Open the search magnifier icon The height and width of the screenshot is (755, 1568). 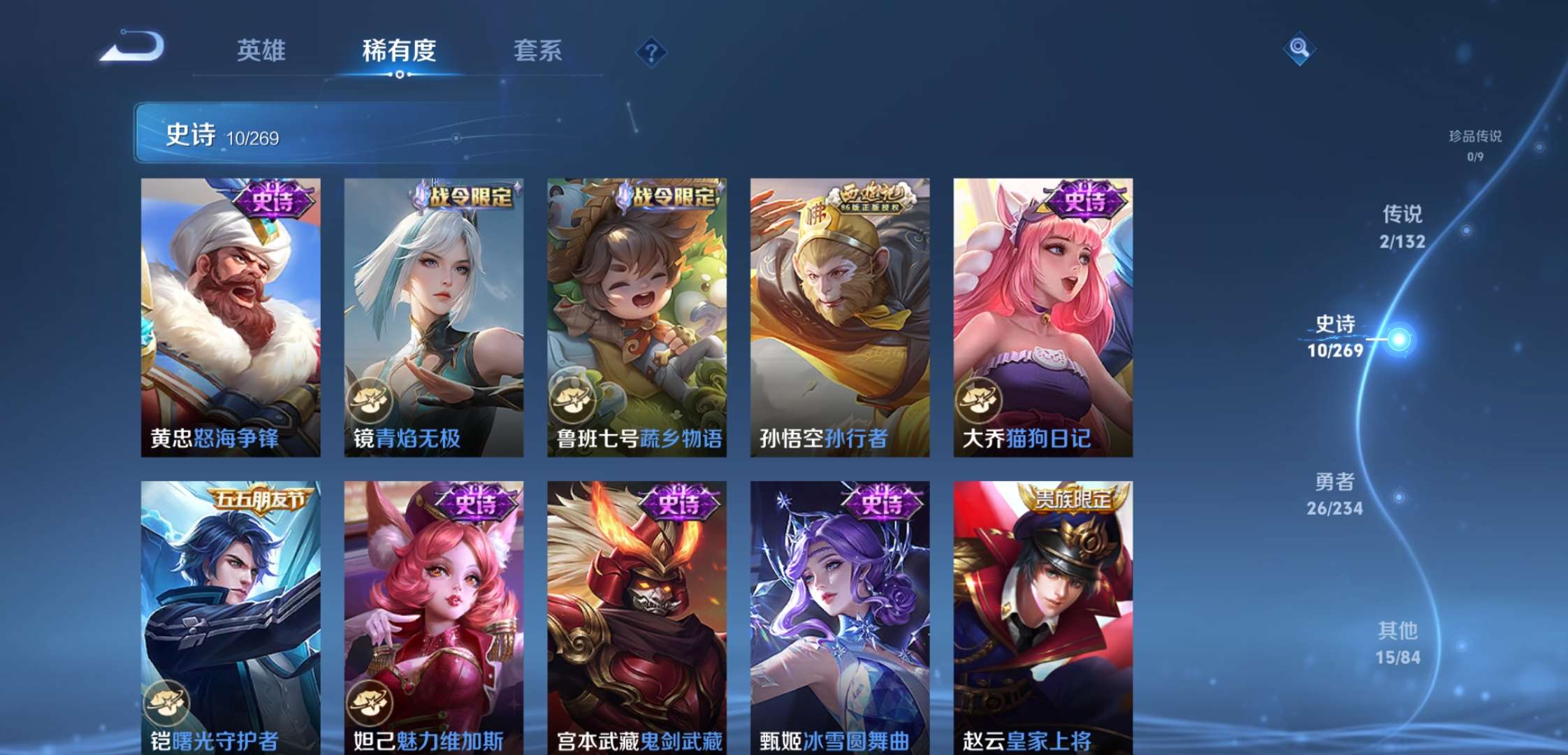coord(1298,49)
